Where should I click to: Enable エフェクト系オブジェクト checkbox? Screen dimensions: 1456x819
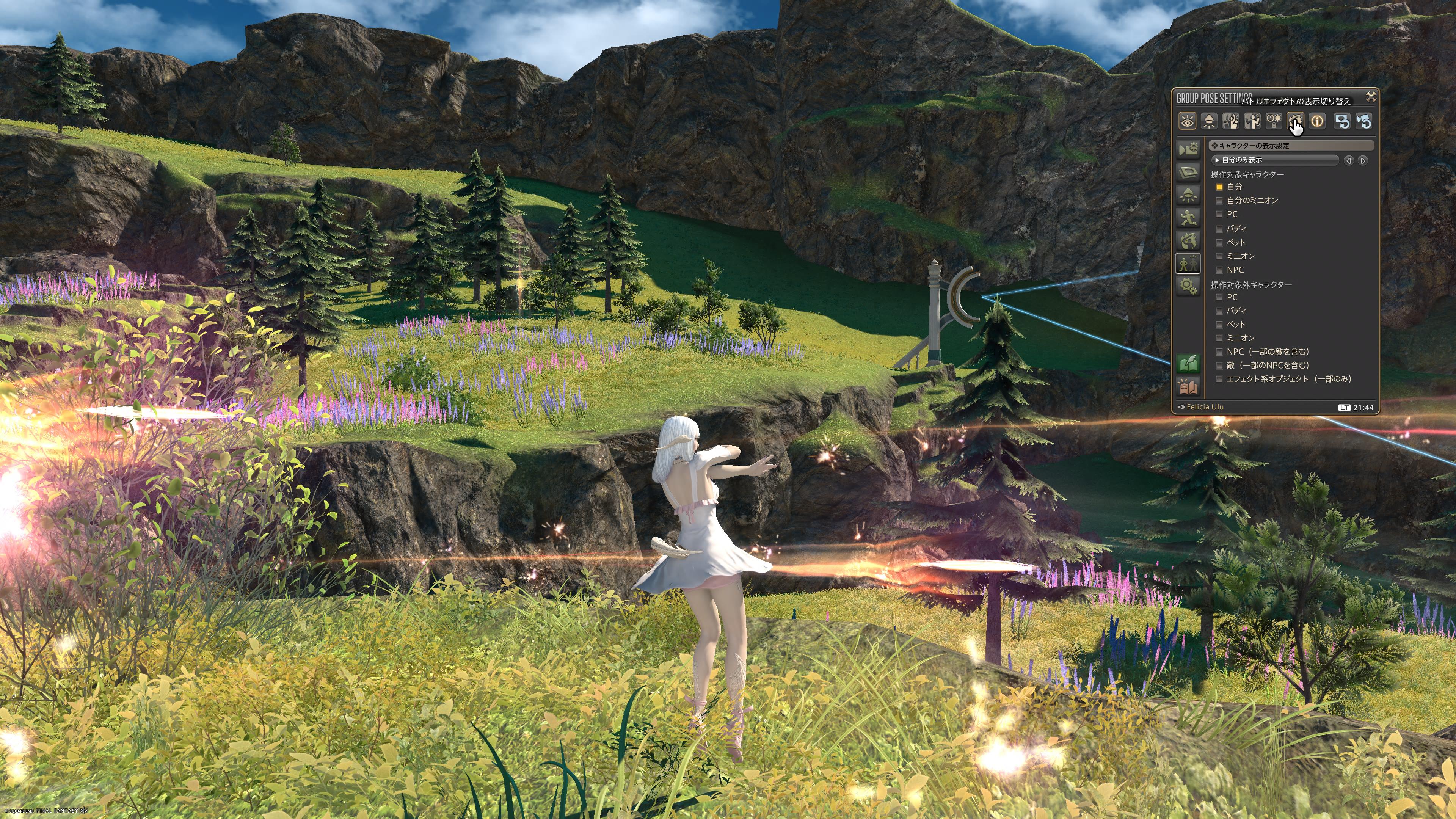point(1219,379)
